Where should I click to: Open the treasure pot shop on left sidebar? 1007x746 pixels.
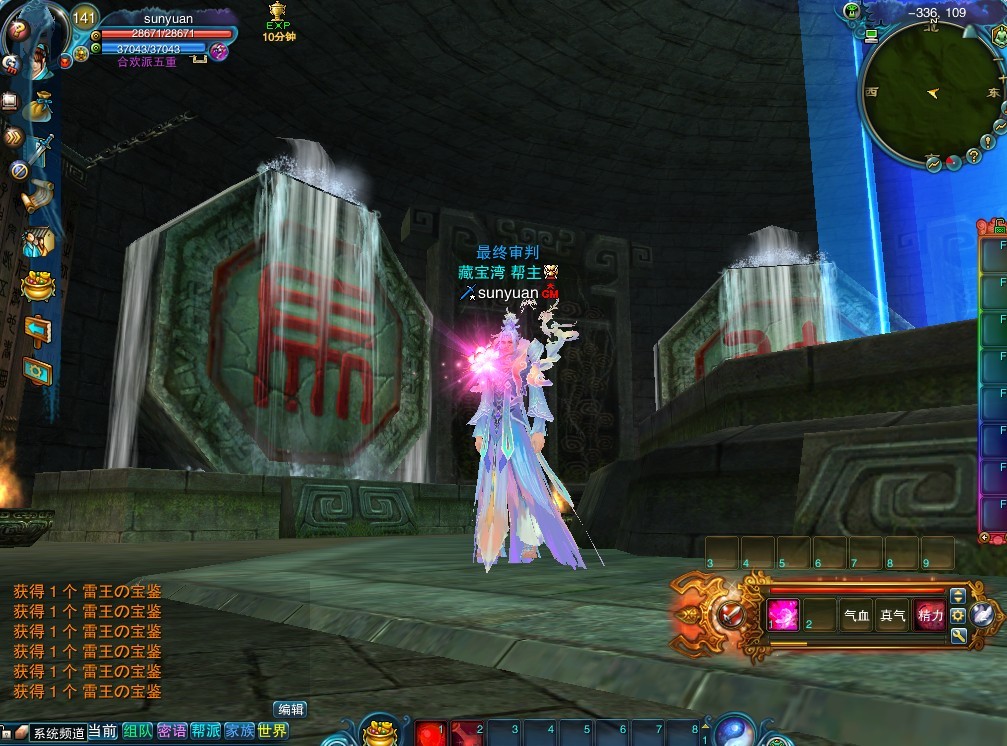click(37, 285)
